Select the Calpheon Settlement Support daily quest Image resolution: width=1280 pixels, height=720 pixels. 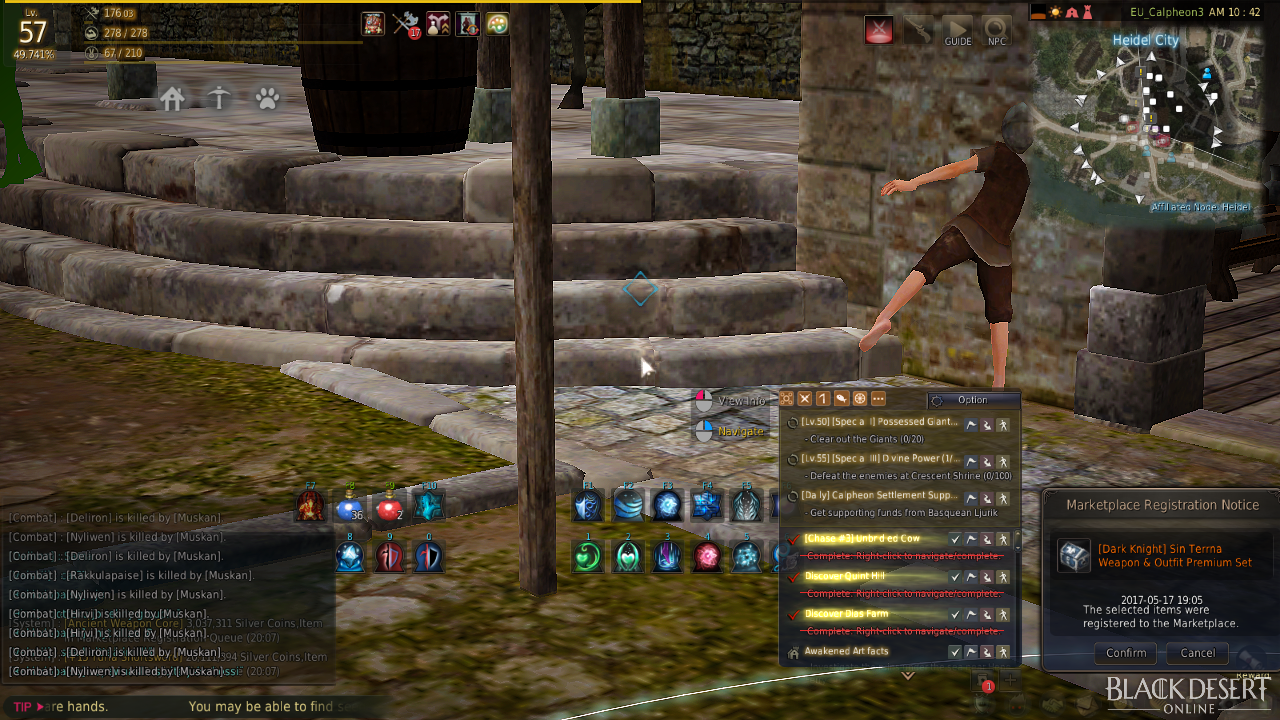879,496
